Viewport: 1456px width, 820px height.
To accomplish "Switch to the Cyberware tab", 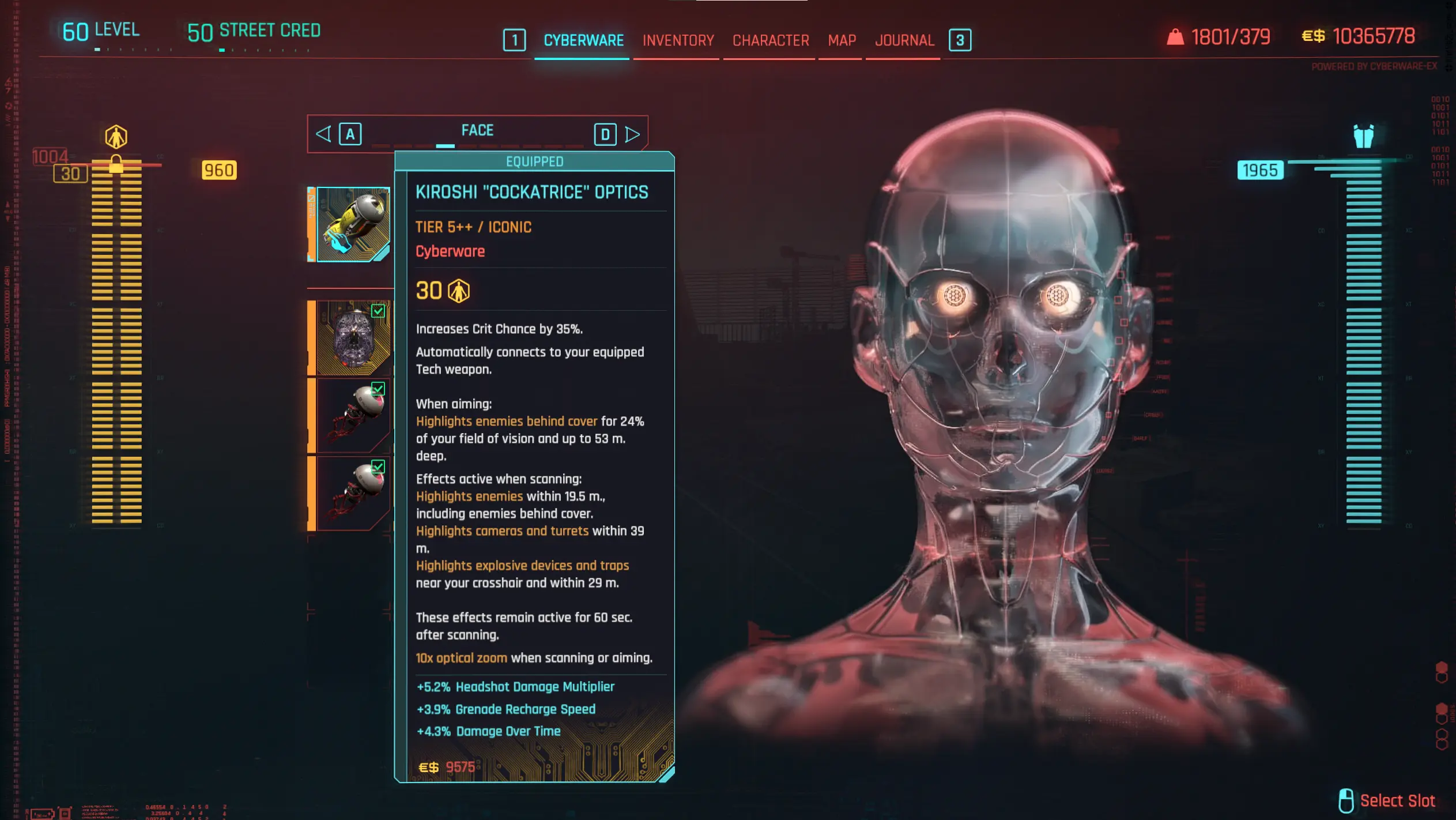I will [583, 40].
